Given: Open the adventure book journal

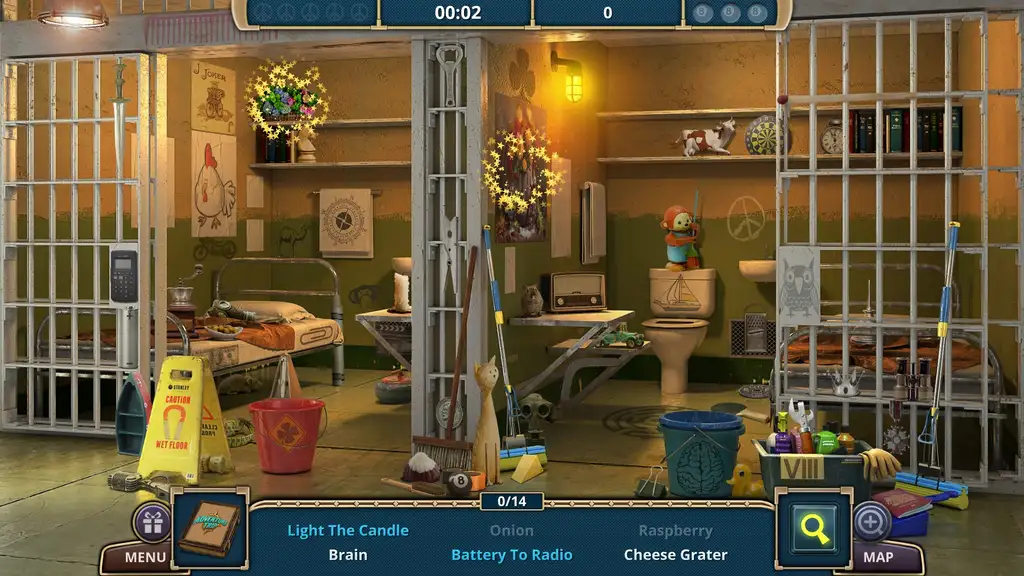Looking at the screenshot, I should 209,528.
